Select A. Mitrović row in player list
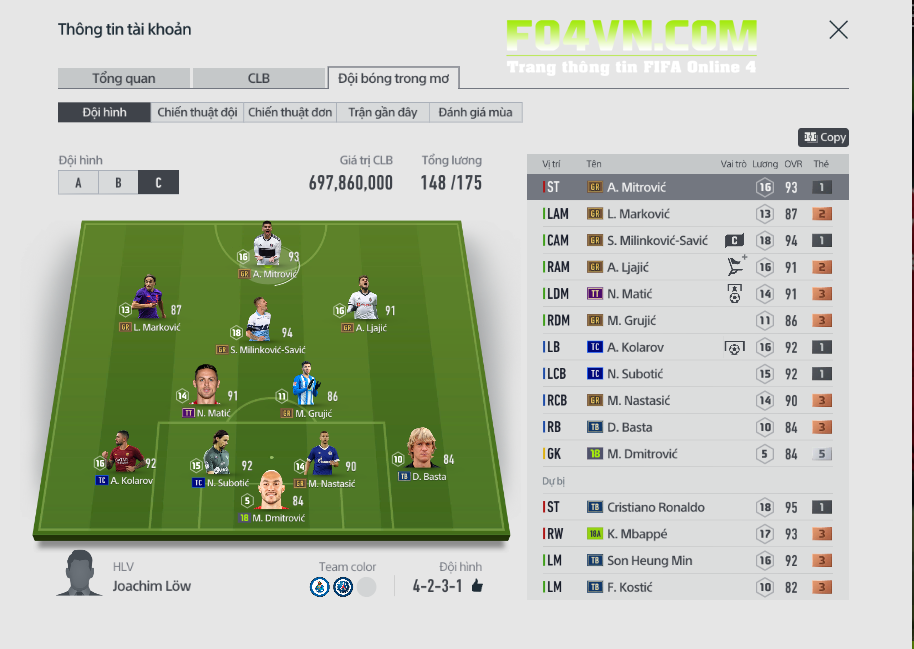The height and width of the screenshot is (649, 914). [687, 187]
